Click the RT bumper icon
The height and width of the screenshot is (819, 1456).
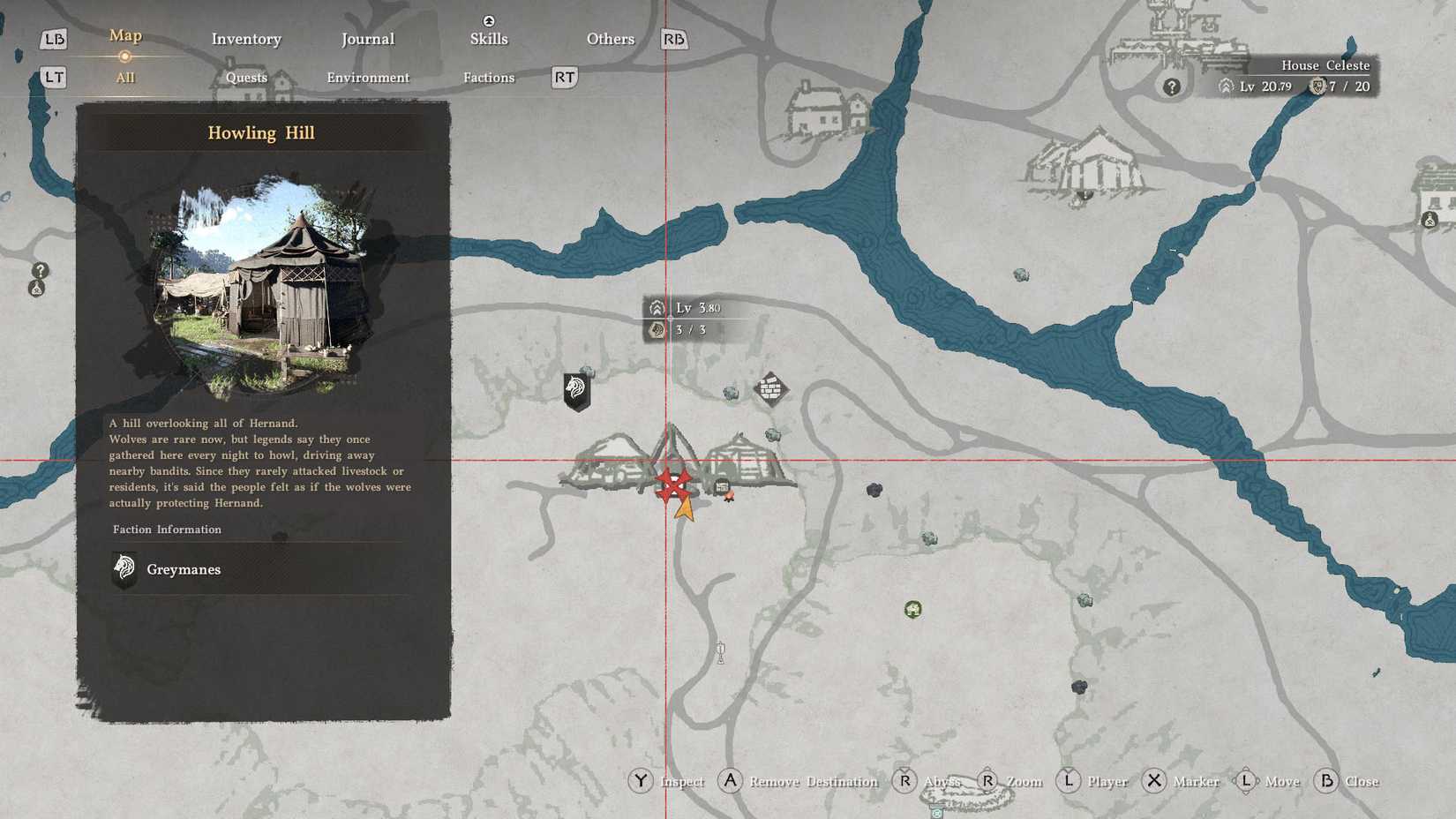pos(563,78)
